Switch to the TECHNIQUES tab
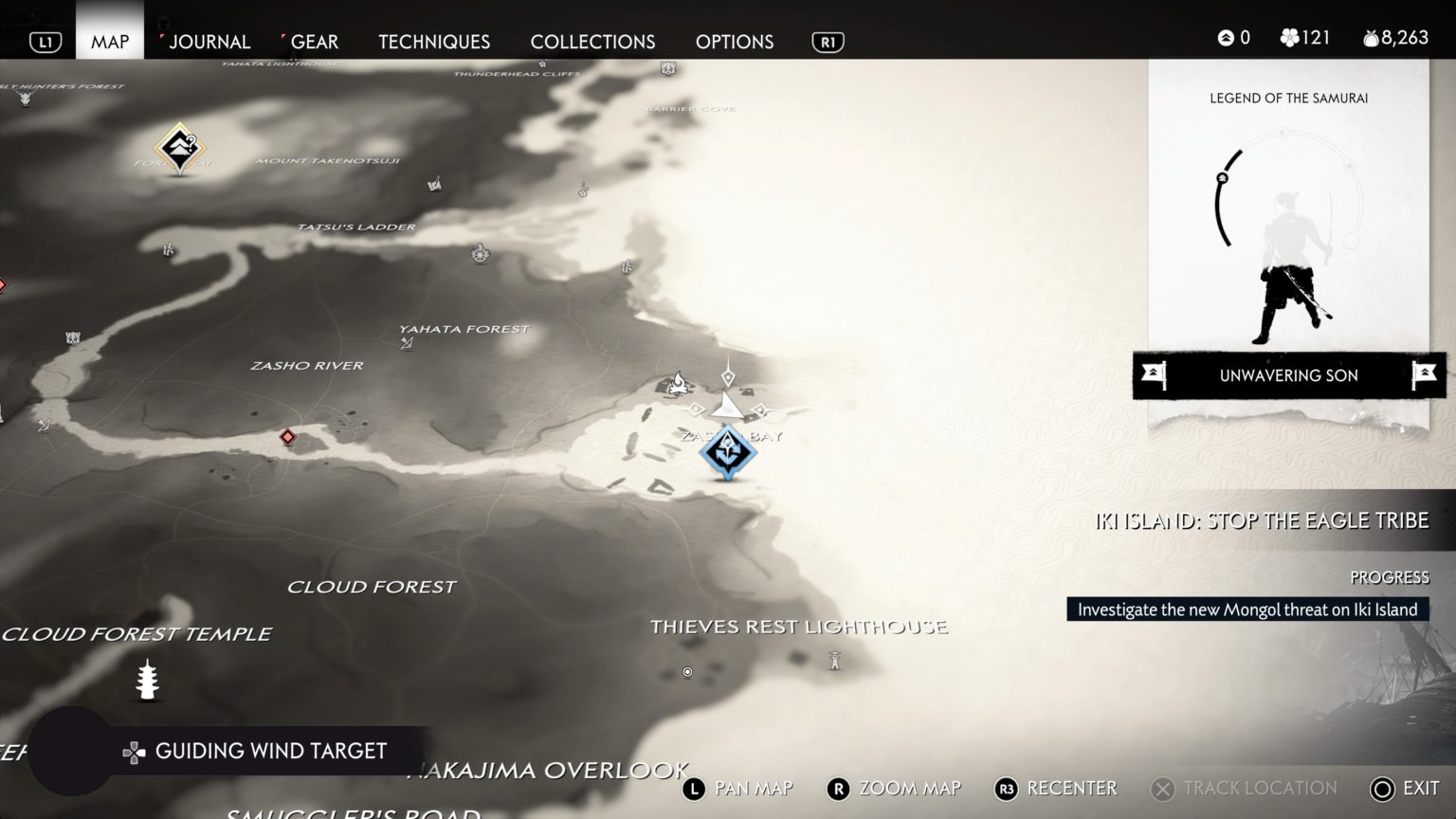This screenshot has height=819, width=1456. click(433, 42)
